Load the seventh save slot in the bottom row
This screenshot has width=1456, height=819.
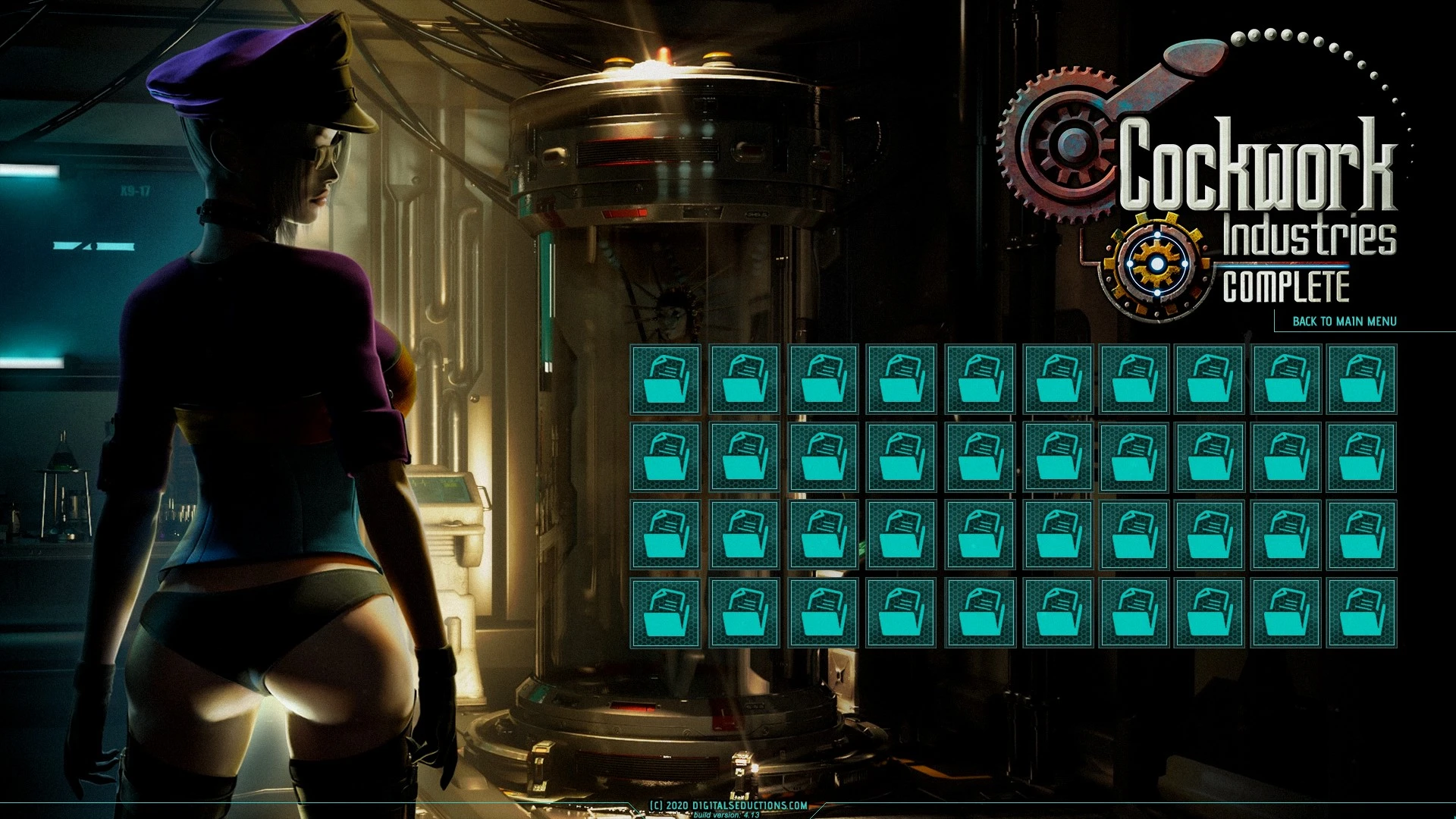click(1135, 611)
